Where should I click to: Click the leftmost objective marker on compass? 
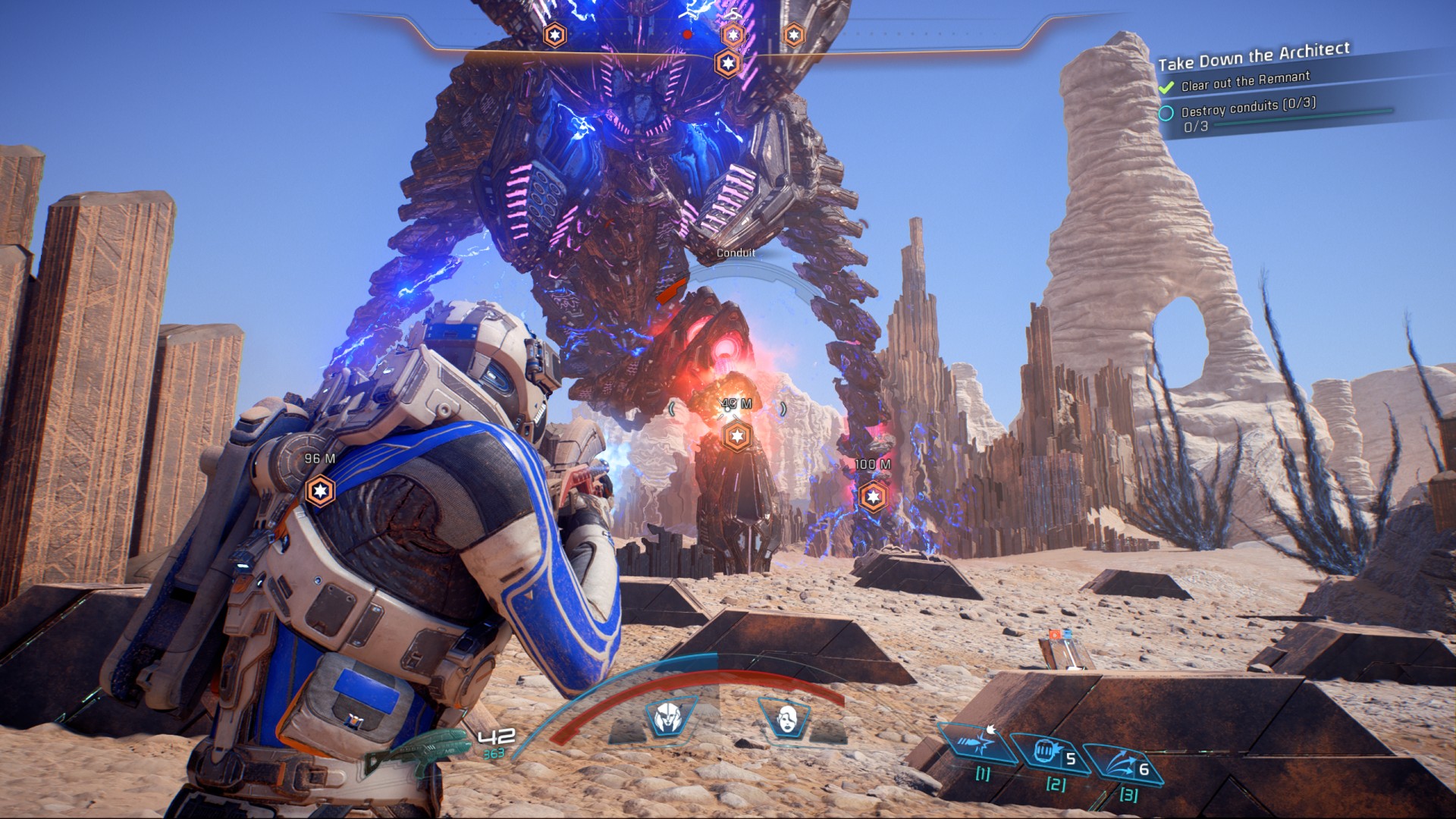[x=554, y=35]
